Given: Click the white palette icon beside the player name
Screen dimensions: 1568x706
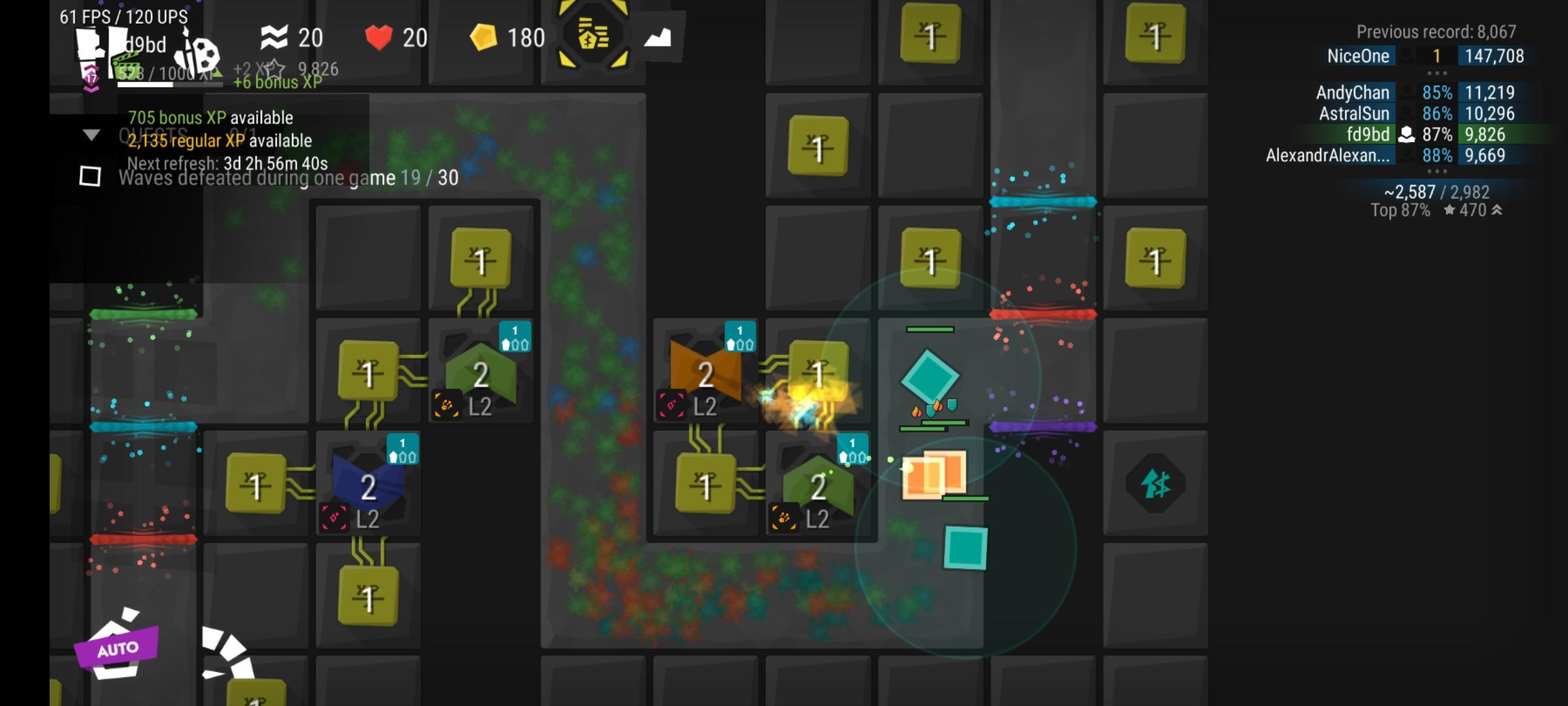Looking at the screenshot, I should tap(199, 54).
